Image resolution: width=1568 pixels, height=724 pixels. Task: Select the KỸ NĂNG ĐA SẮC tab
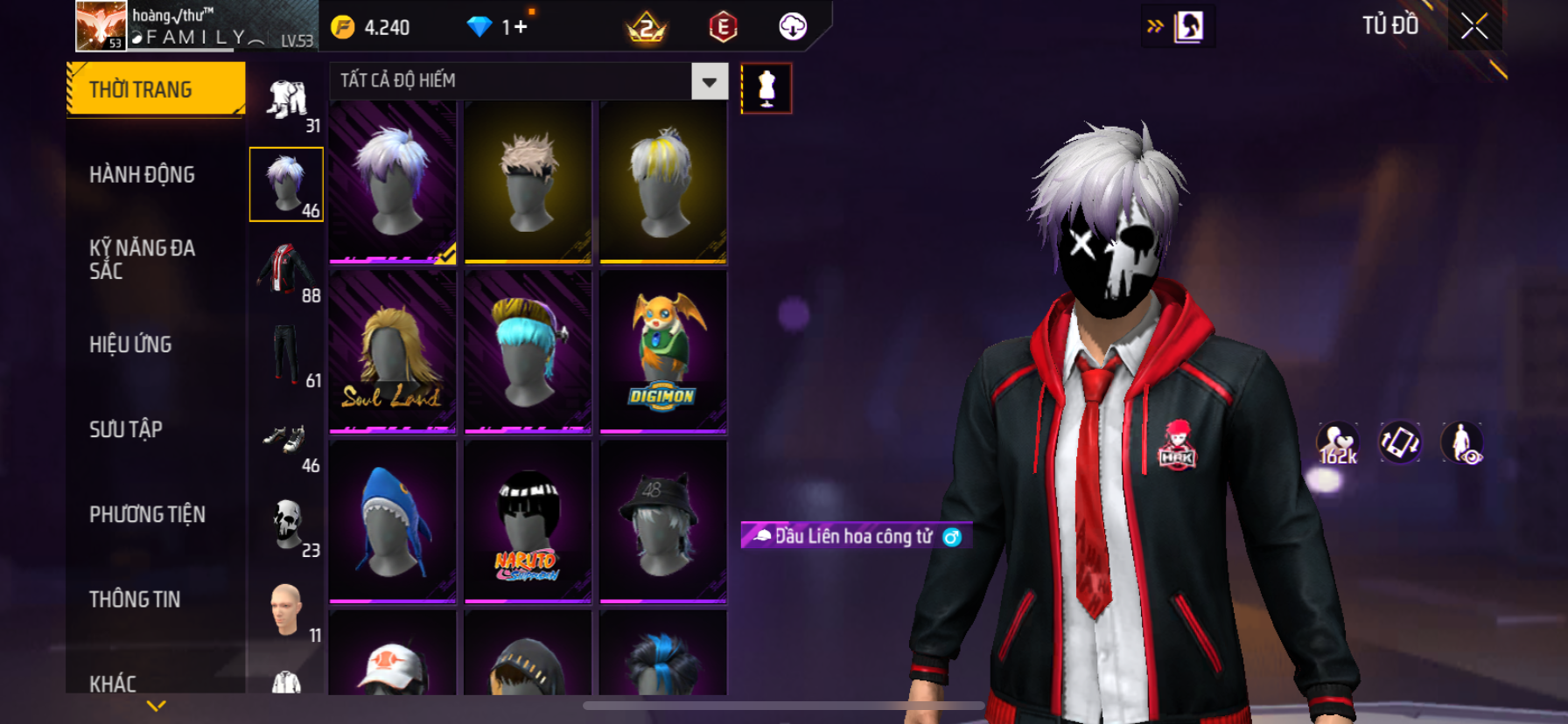tap(143, 259)
